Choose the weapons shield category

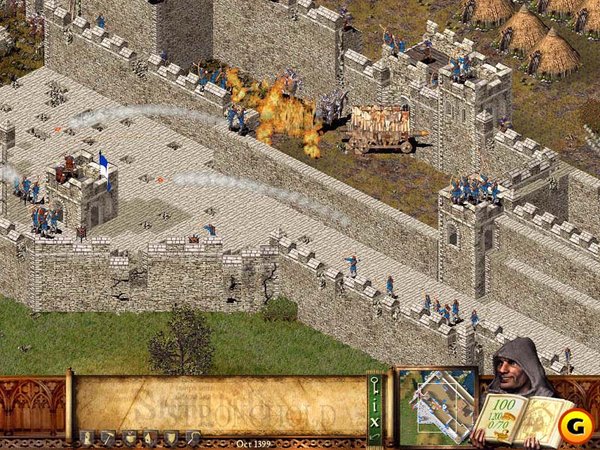(x=170, y=437)
